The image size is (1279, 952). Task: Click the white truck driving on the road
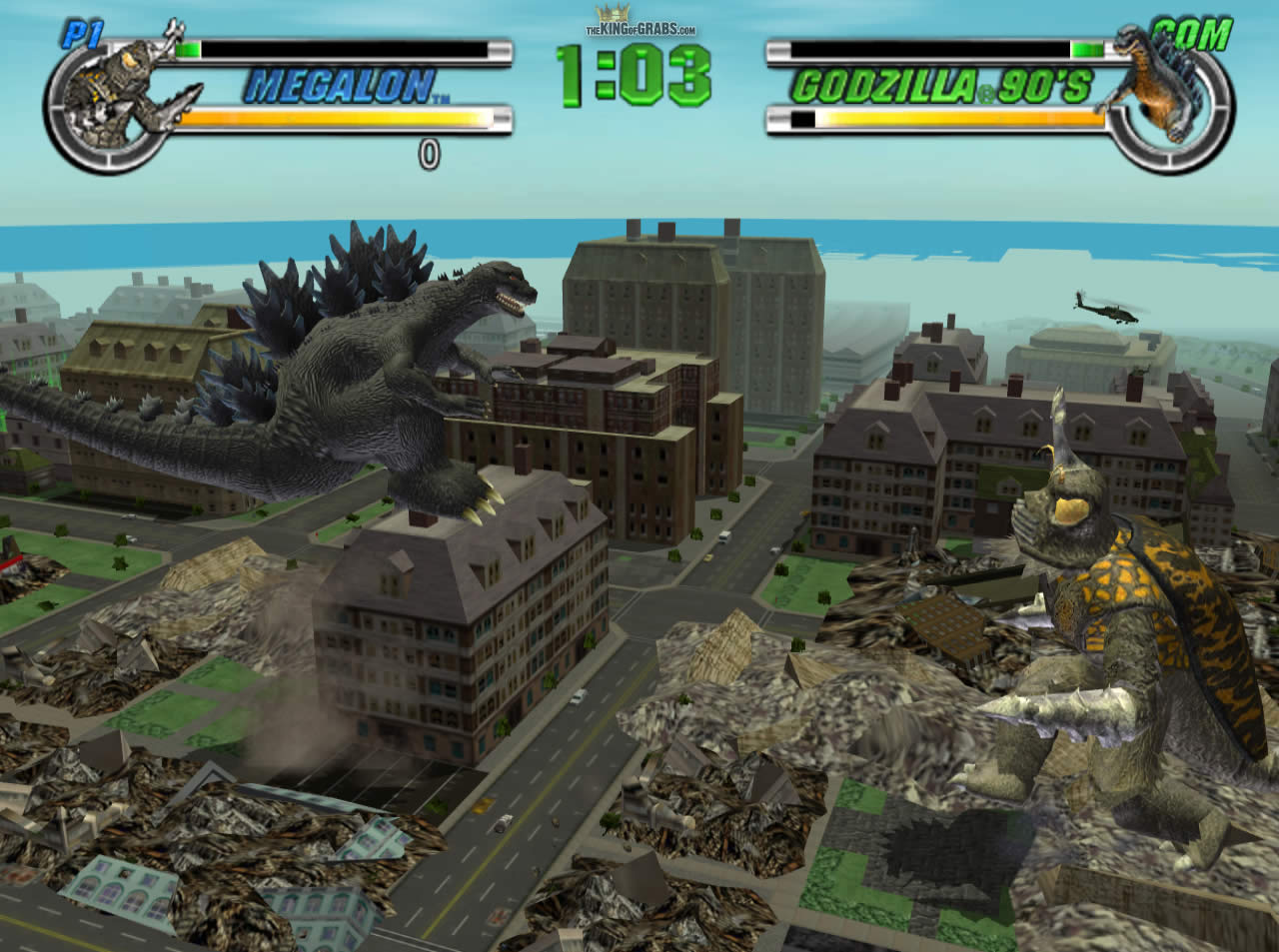click(x=725, y=536)
